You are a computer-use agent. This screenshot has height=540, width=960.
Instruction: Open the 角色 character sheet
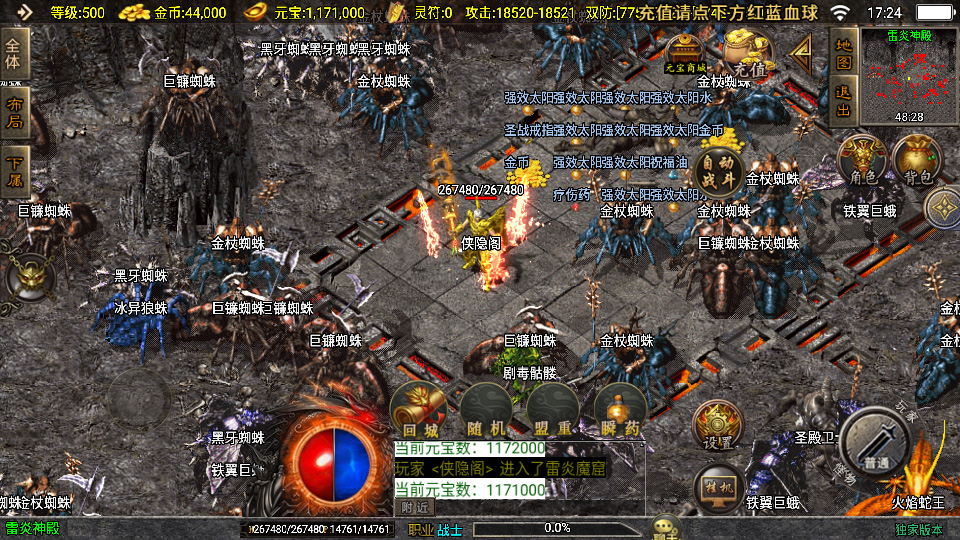pyautogui.click(x=862, y=162)
